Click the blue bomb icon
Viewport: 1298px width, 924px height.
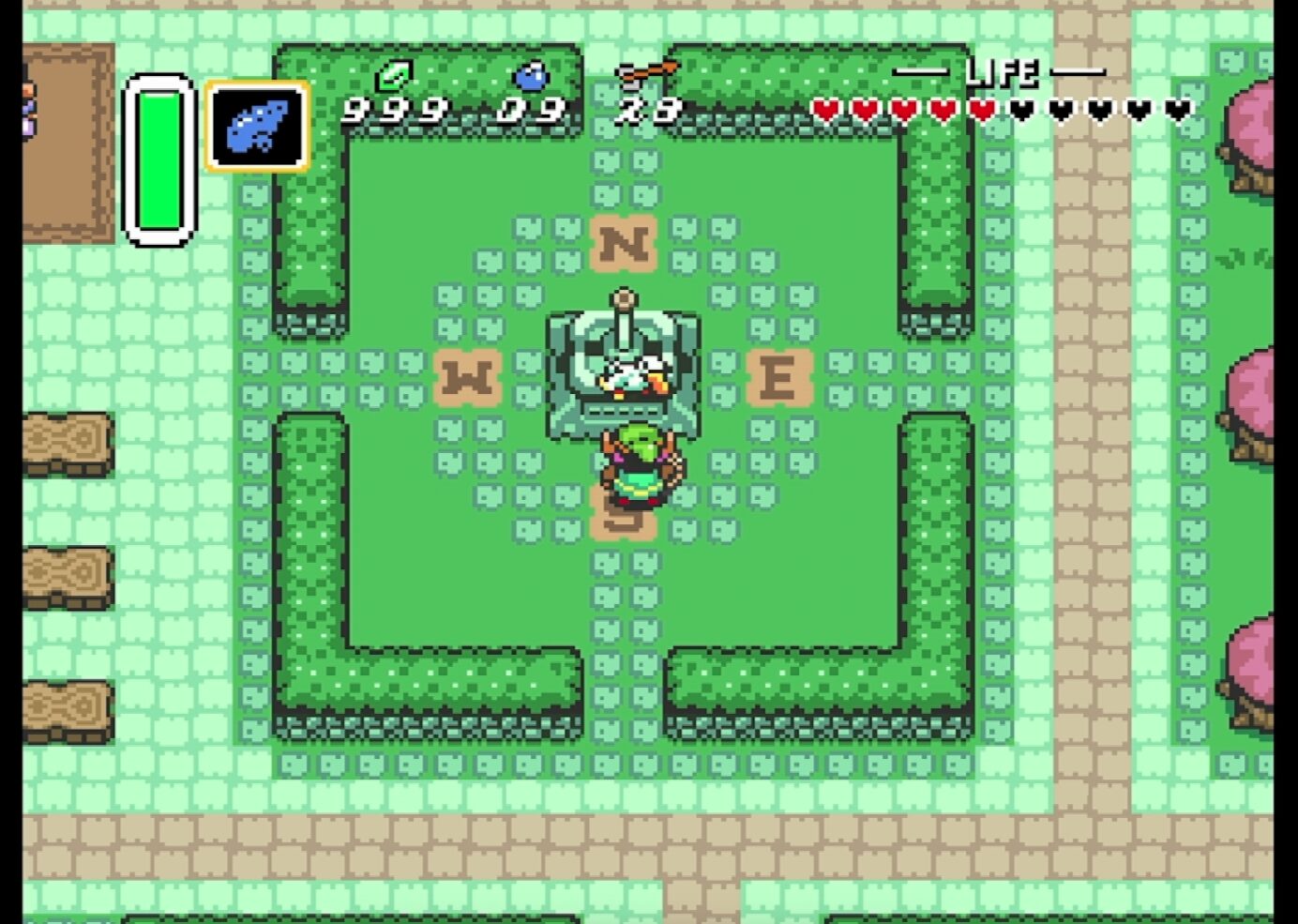pyautogui.click(x=531, y=75)
